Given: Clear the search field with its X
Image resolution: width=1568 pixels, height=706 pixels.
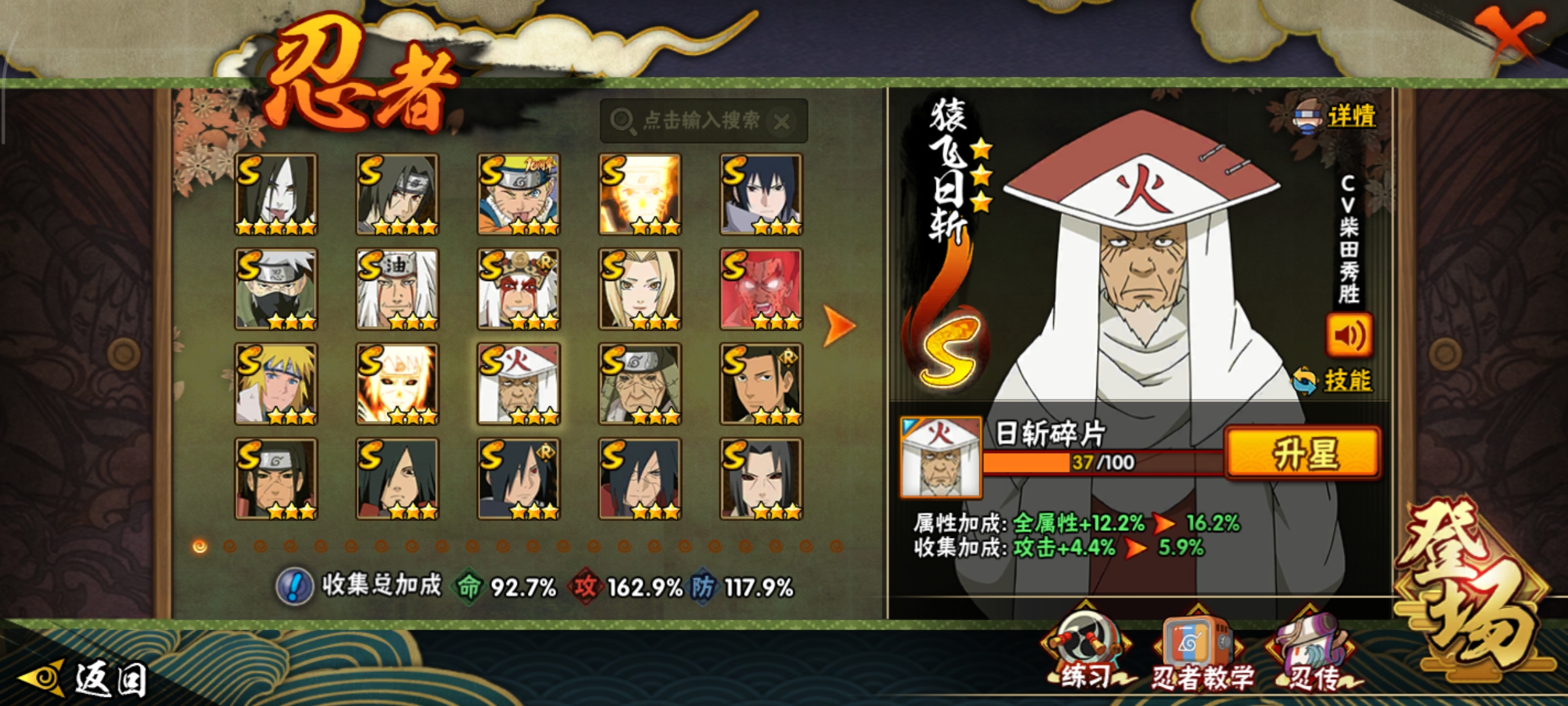Looking at the screenshot, I should coord(781,122).
